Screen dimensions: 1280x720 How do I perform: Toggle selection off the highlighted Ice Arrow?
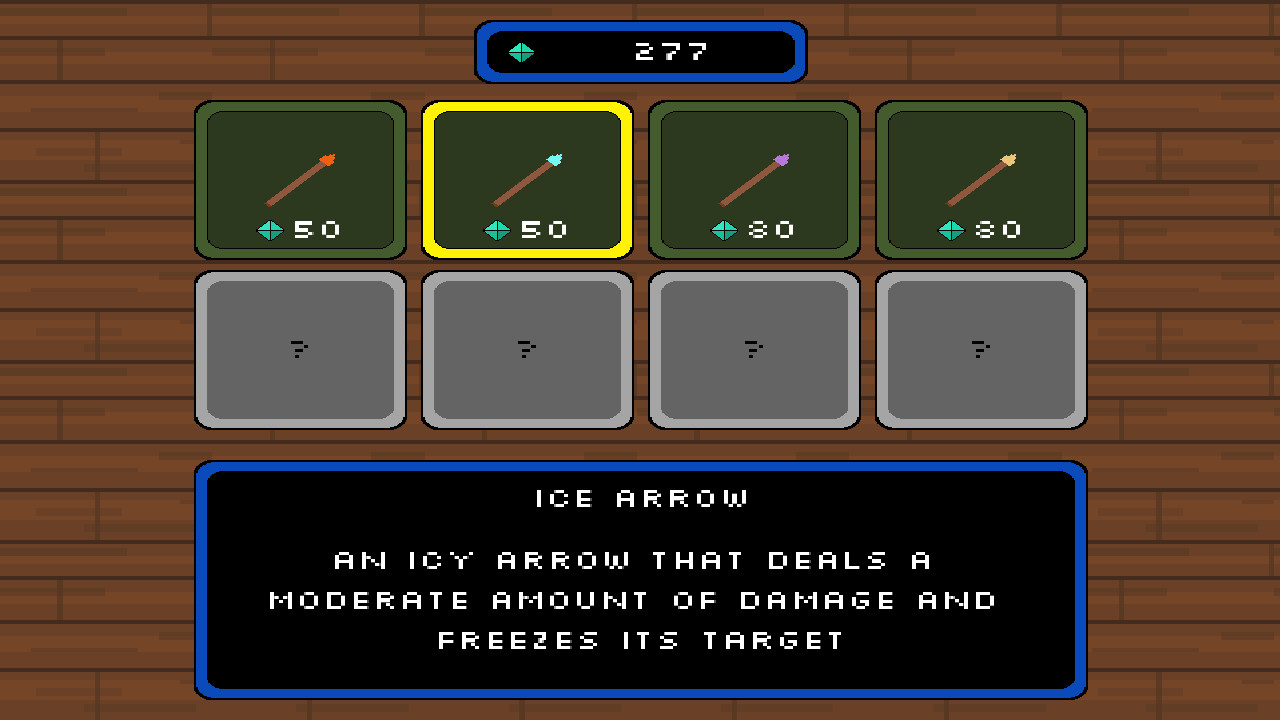click(527, 178)
